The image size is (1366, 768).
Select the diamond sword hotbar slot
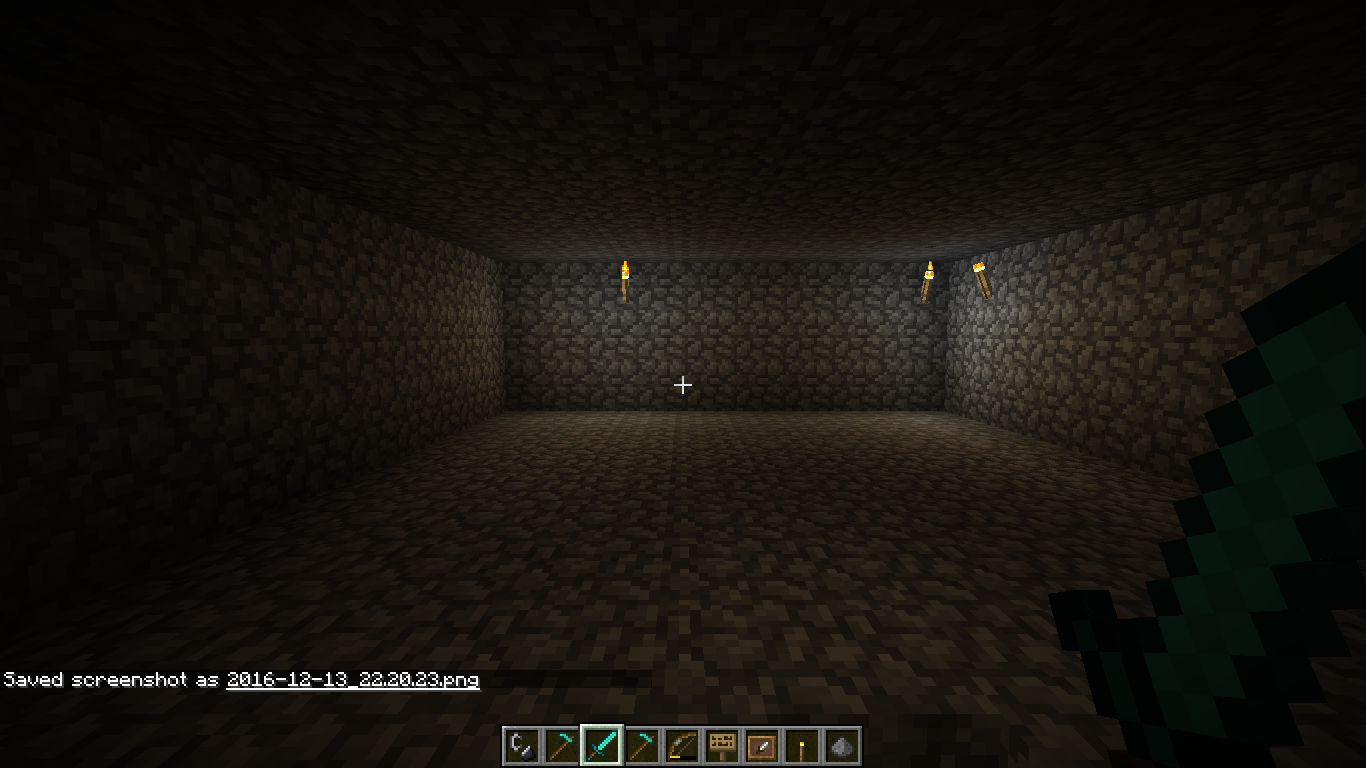pos(602,746)
